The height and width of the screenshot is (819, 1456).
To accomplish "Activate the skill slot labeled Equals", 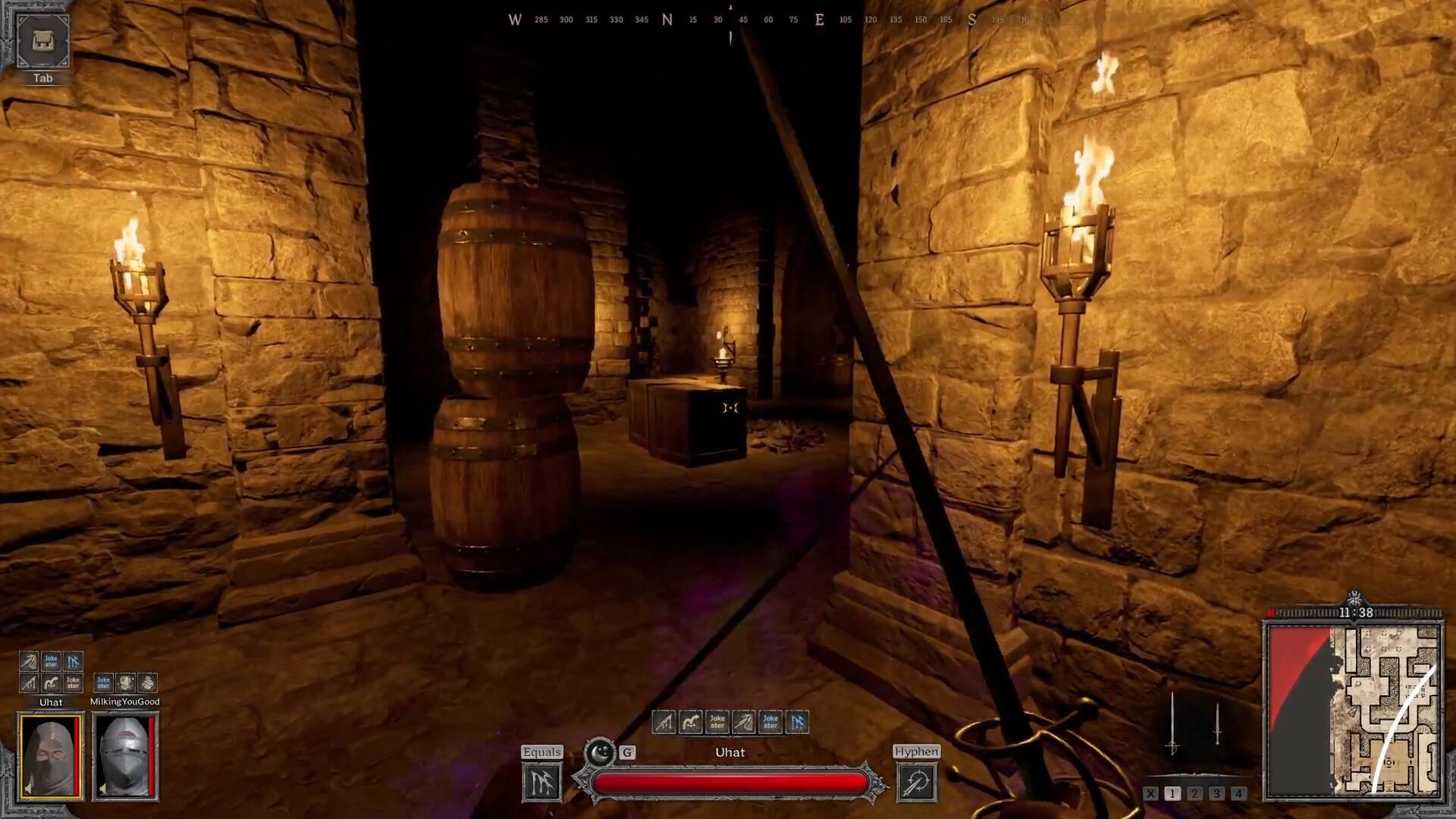I will point(541,782).
